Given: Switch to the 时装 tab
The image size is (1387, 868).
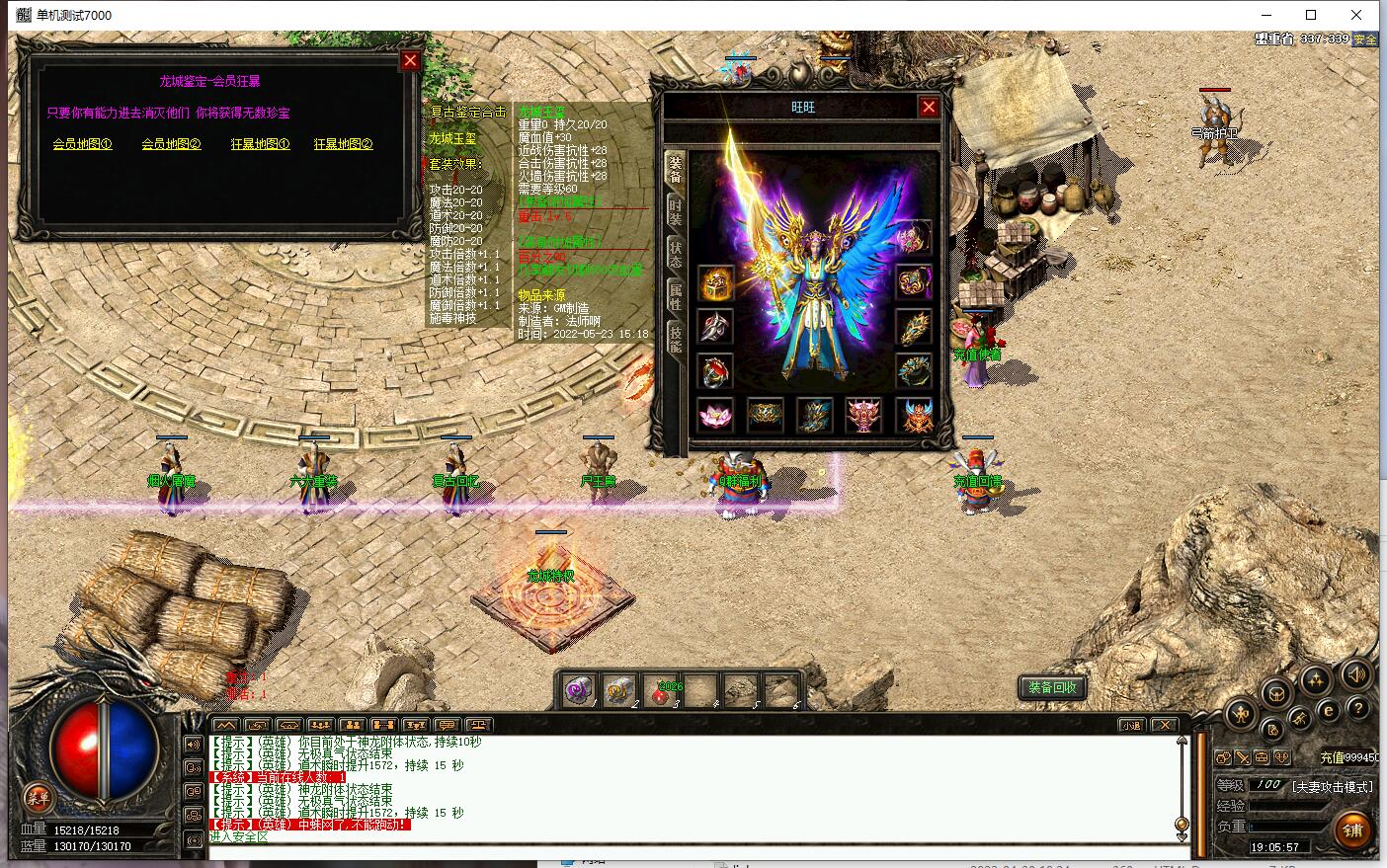Looking at the screenshot, I should click(x=676, y=211).
